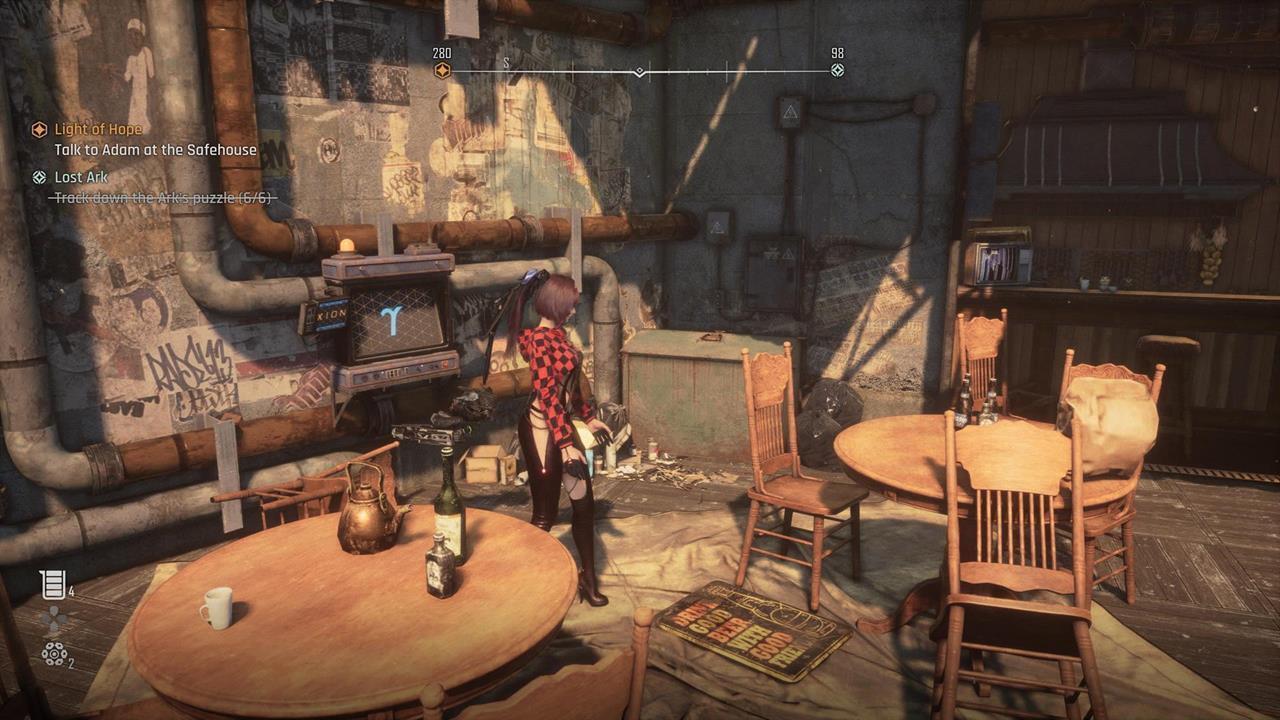Click the compass bar's center diamond indicator
This screenshot has height=720, width=1280.
pos(639,72)
